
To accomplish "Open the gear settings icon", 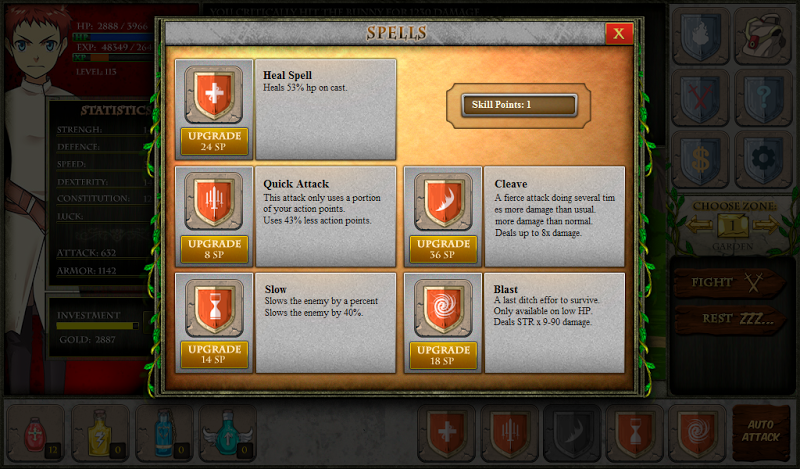I will 764,159.
